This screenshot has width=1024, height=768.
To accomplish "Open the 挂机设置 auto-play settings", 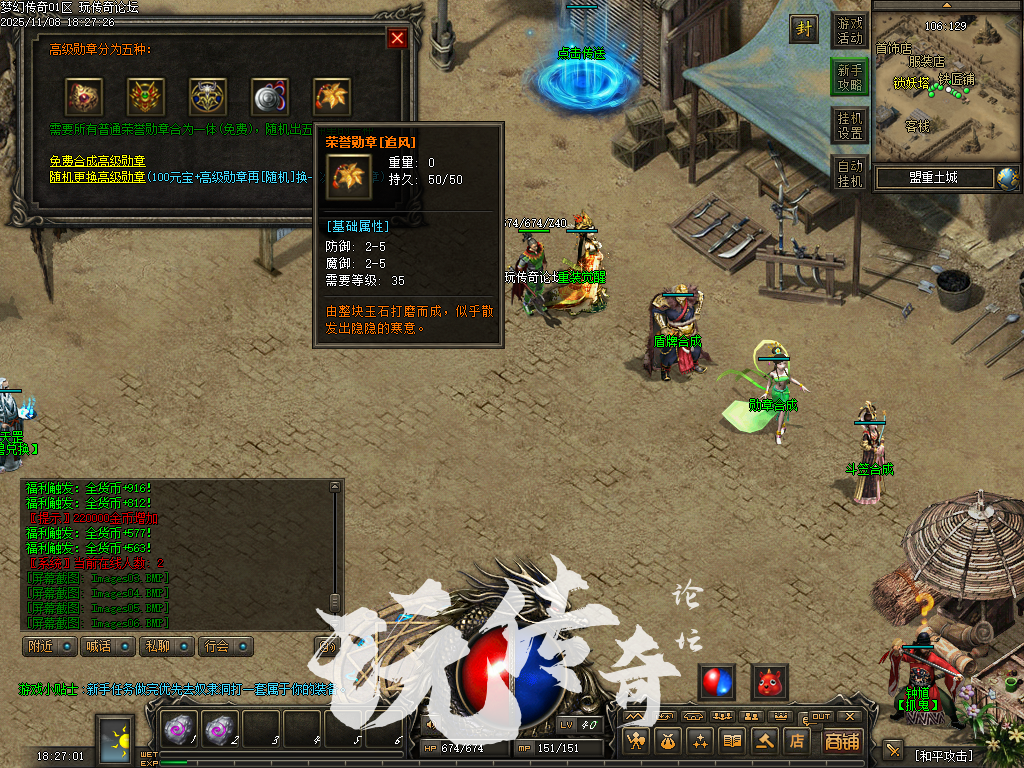I will click(x=849, y=125).
